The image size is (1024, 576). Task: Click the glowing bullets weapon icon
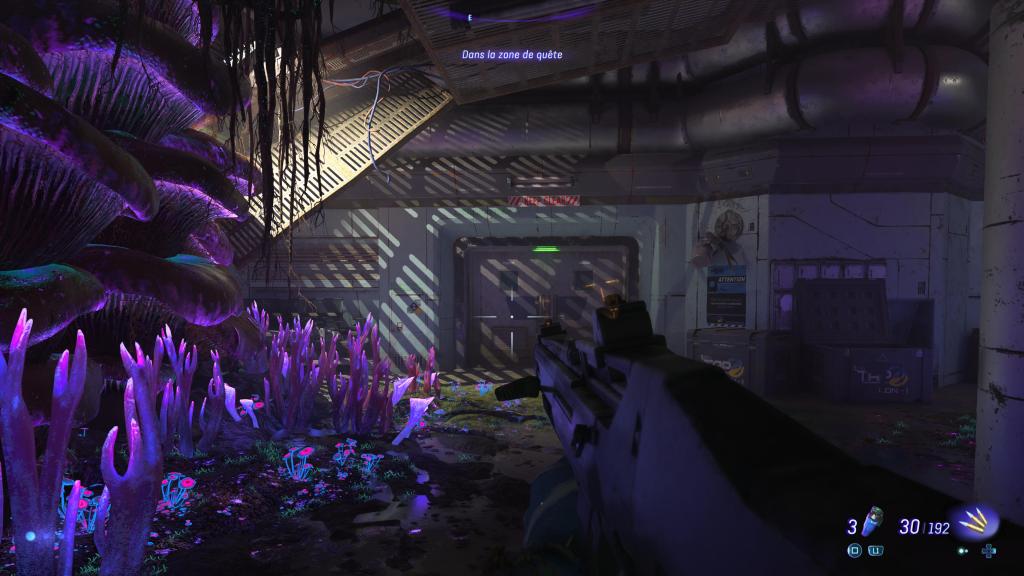(x=973, y=522)
